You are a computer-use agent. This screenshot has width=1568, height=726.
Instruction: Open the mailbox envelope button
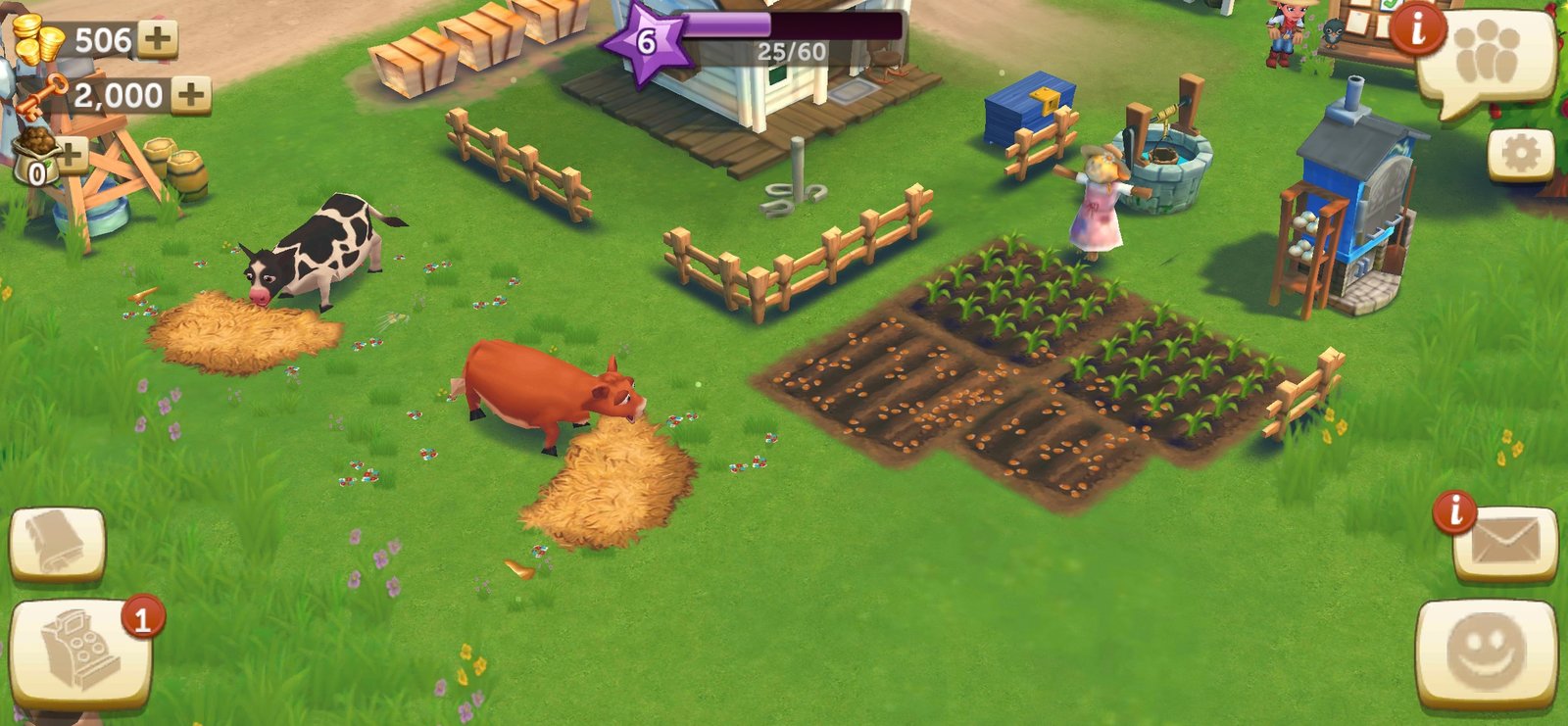coord(1504,544)
